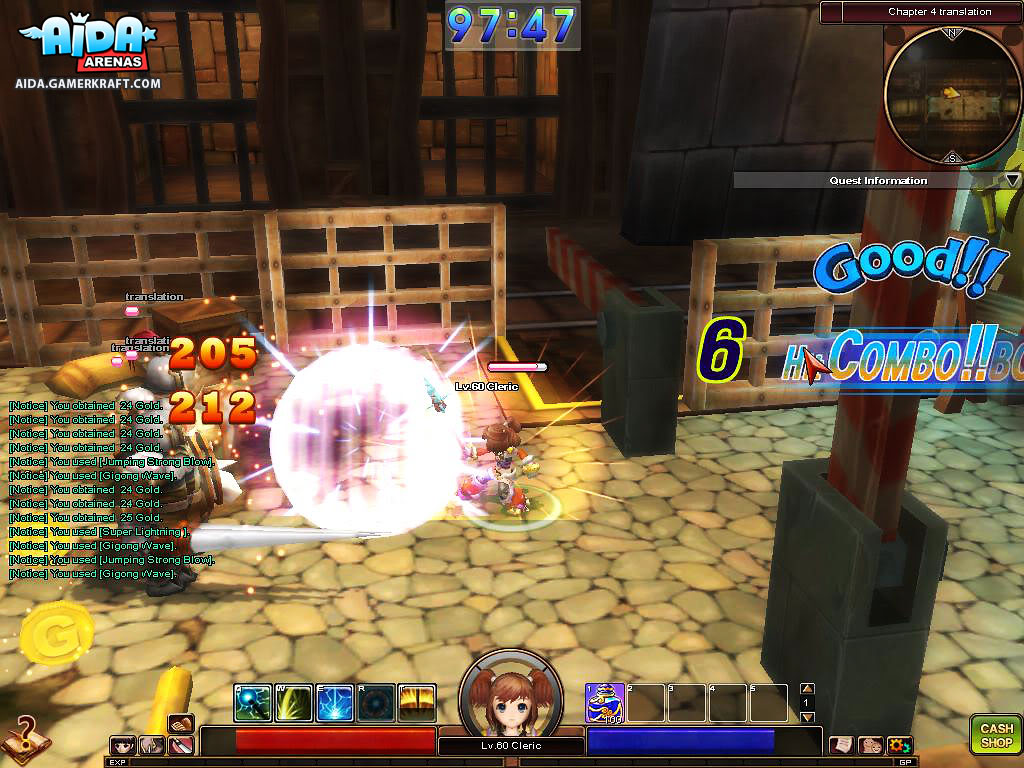Open the gear settings menu

(899, 745)
